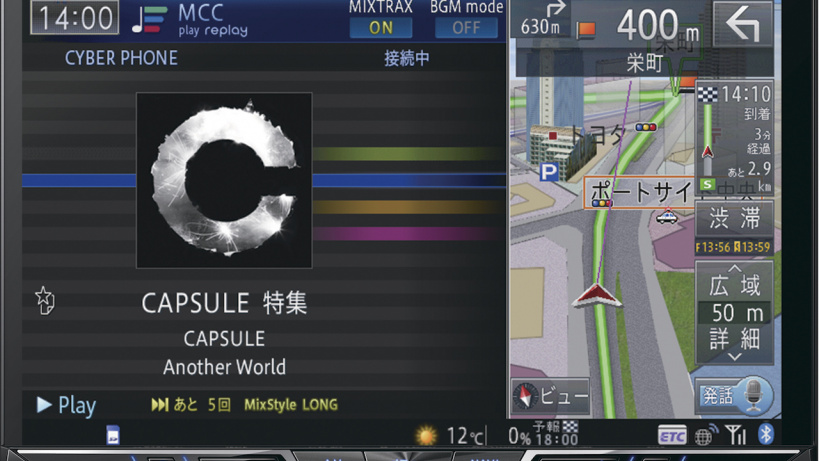Click the back arrow button
The image size is (819, 461).
coord(742,26)
